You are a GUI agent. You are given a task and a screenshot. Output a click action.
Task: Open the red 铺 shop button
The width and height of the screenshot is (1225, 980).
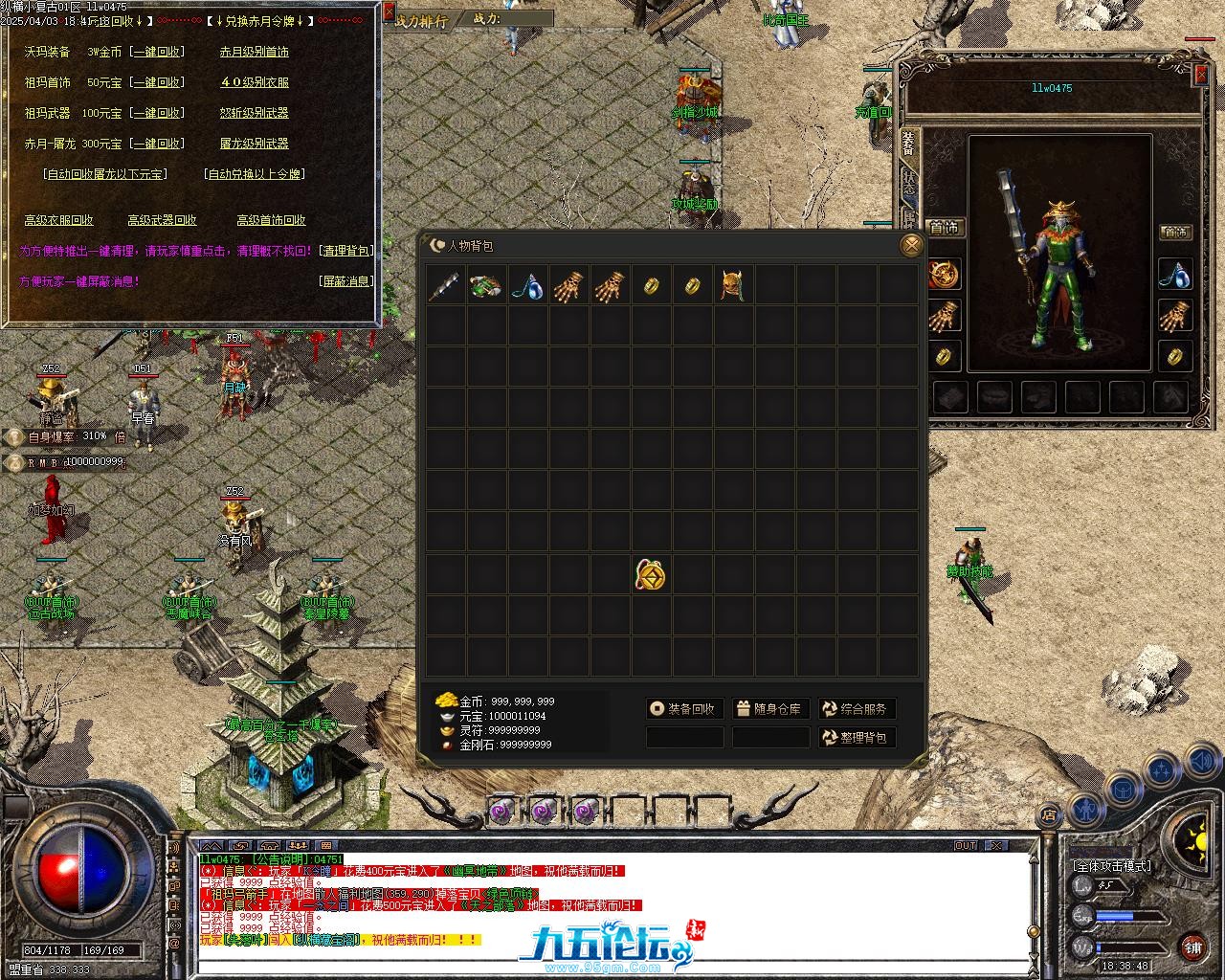[1192, 947]
